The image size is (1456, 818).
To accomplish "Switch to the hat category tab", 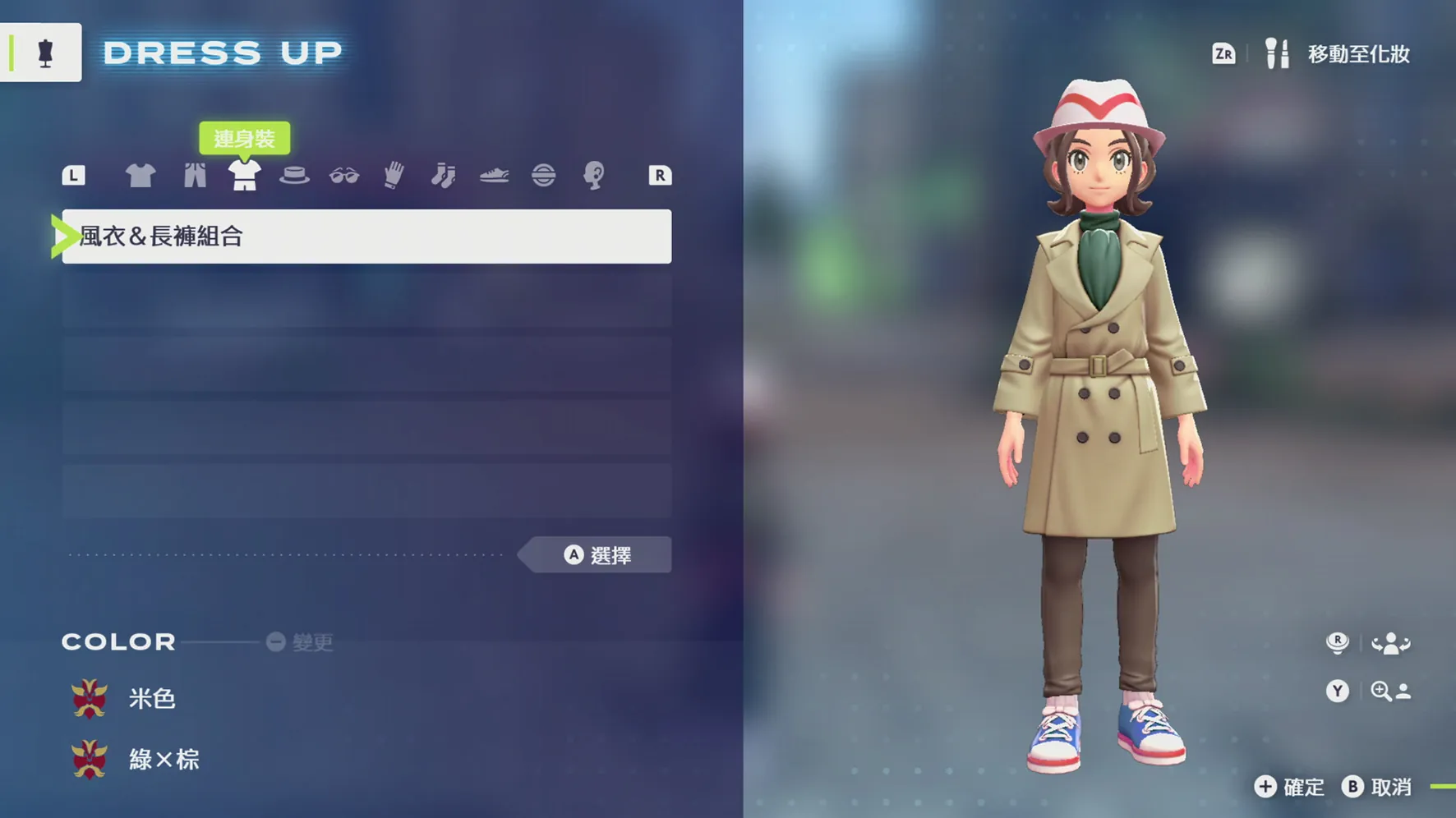I will (x=294, y=175).
